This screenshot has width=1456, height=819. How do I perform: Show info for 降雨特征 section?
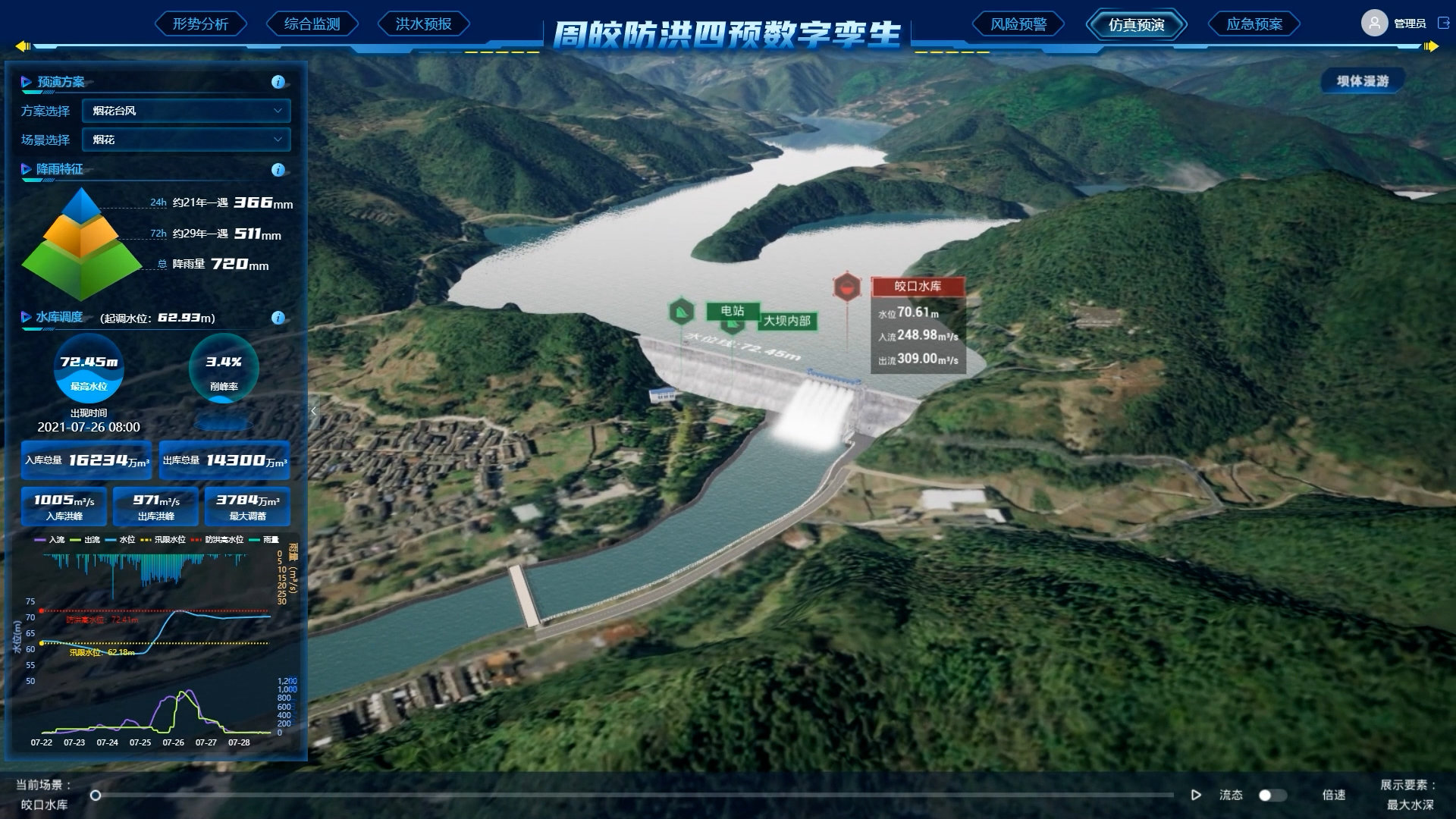tap(278, 170)
